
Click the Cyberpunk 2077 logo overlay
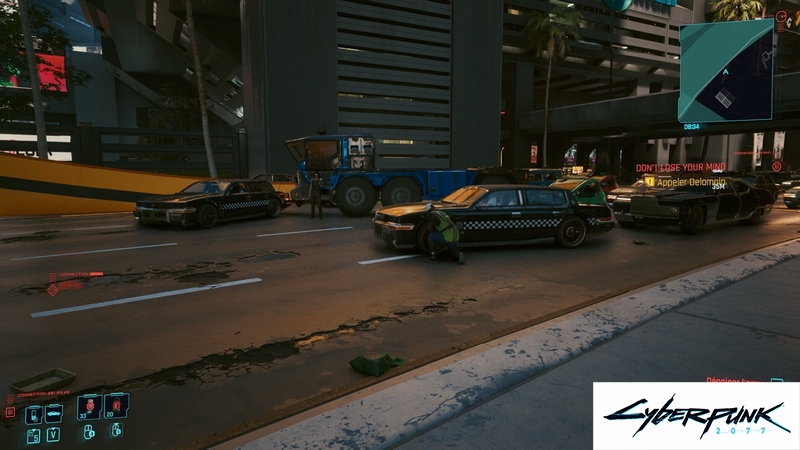695,416
